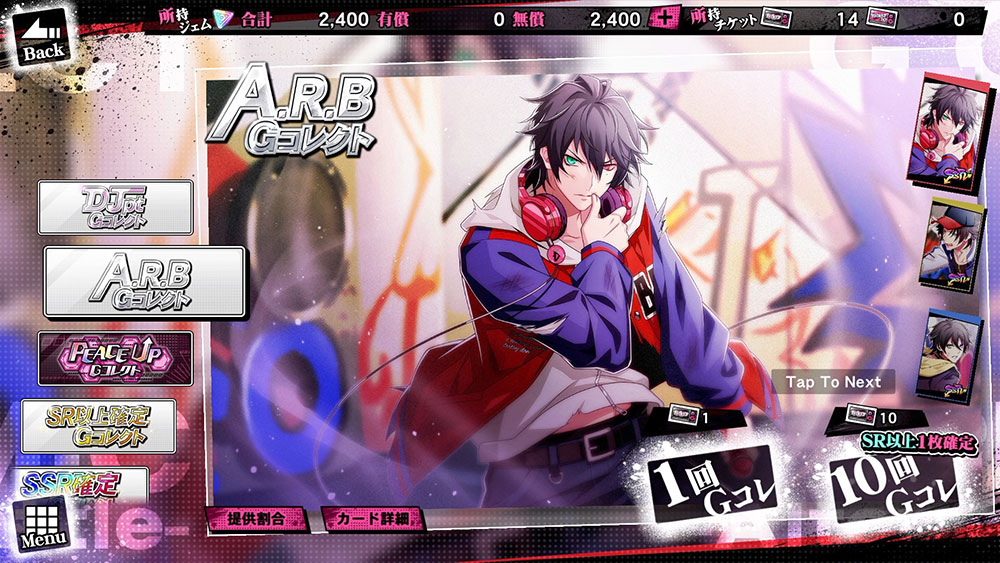Open カード詳細 card details
Screen dimensions: 1000x563
coord(372,518)
